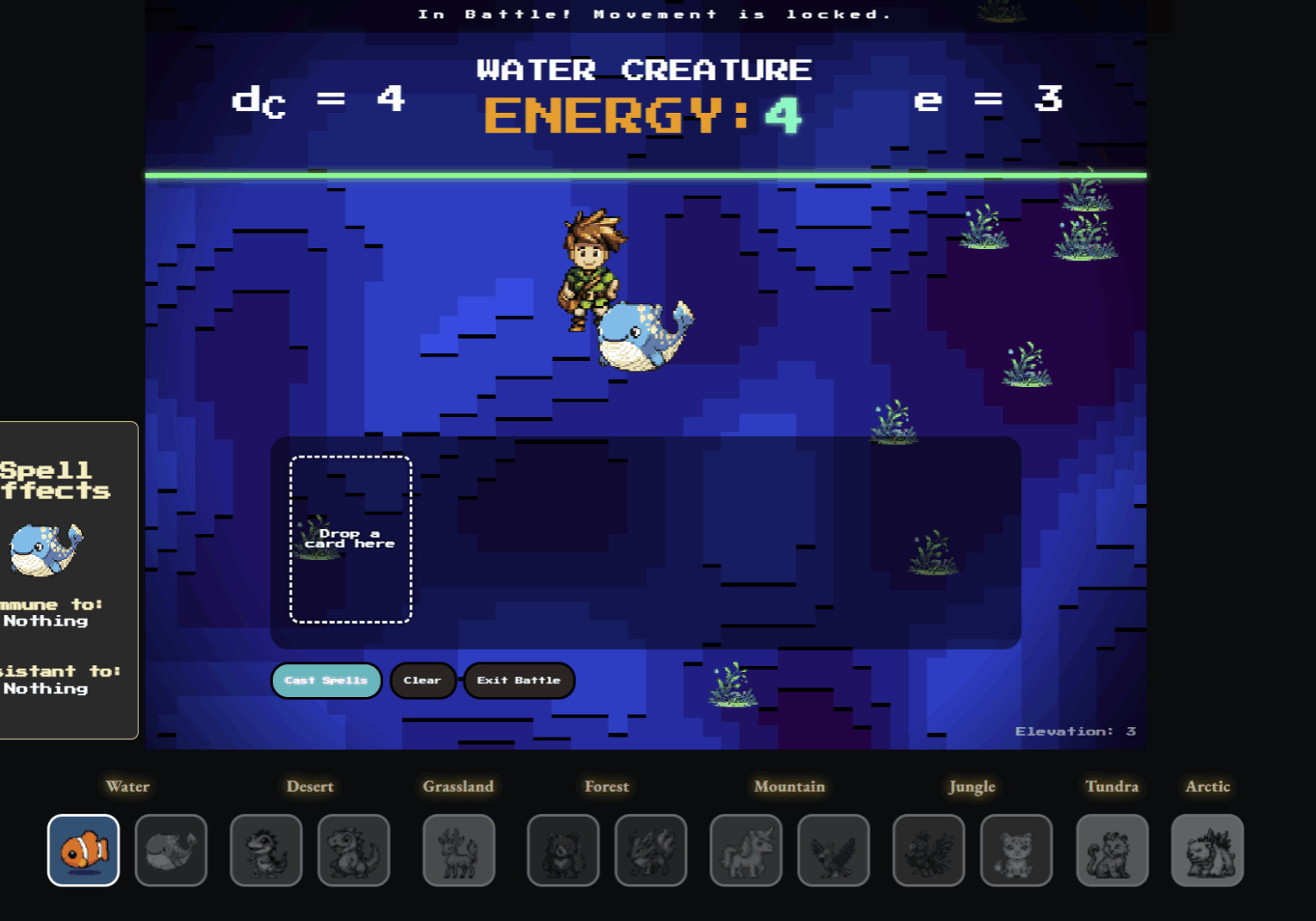1316x921 pixels.
Task: Select the Arctic creature card
Action: [x=1207, y=851]
